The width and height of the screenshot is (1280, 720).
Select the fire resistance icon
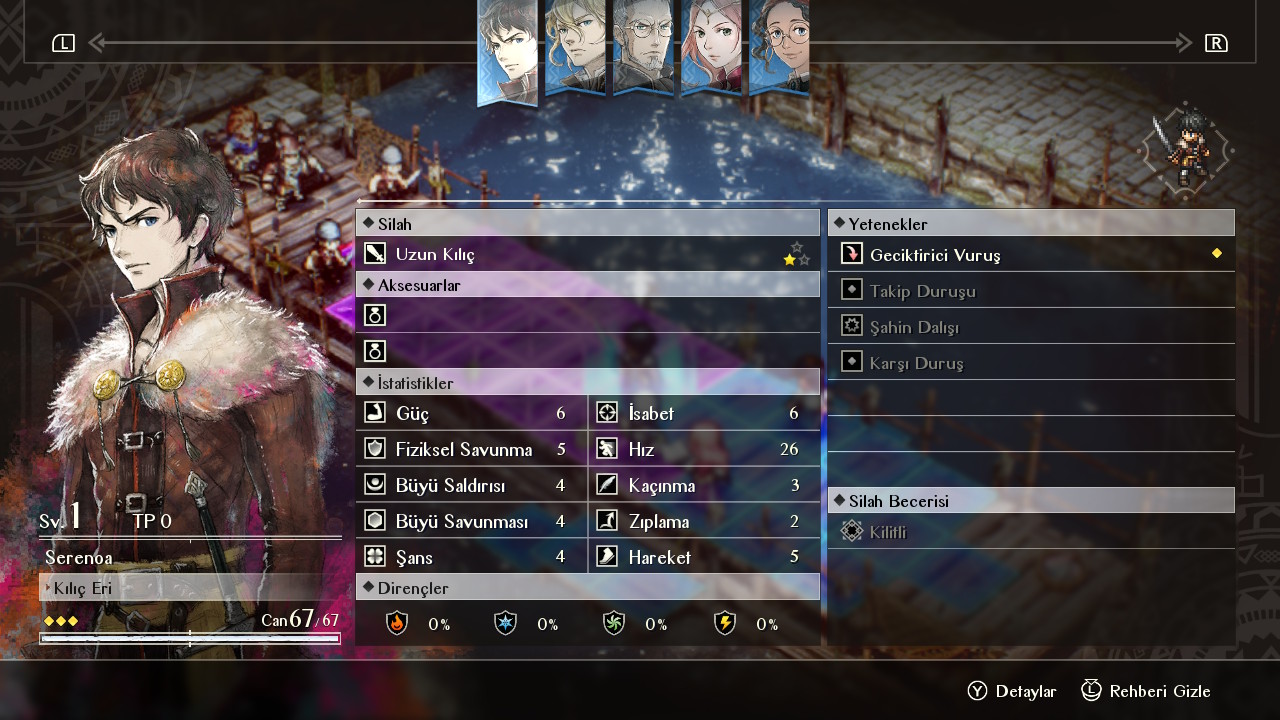(397, 624)
